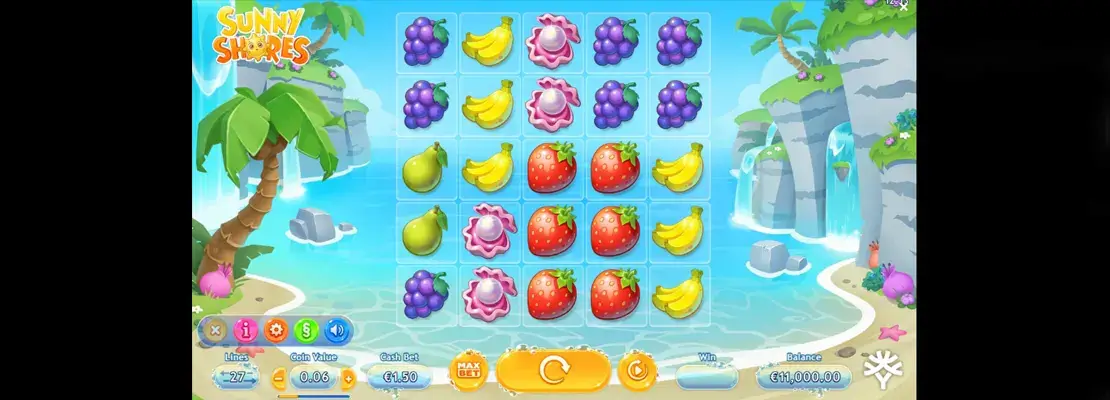Open the pink info paytable button
Viewport: 1110px width, 400px height.
tap(245, 329)
